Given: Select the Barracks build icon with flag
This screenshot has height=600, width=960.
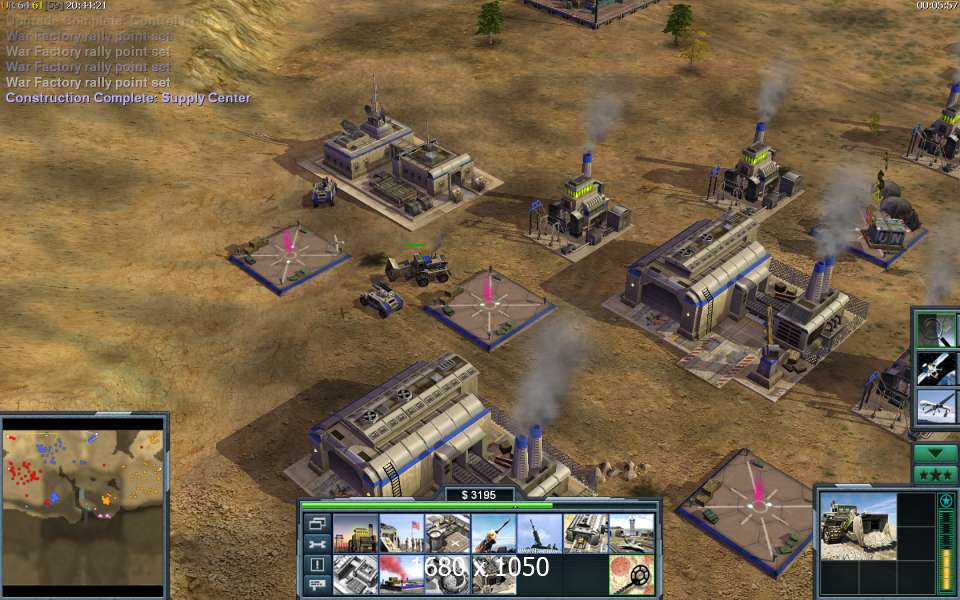Looking at the screenshot, I should pyautogui.click(x=401, y=533).
